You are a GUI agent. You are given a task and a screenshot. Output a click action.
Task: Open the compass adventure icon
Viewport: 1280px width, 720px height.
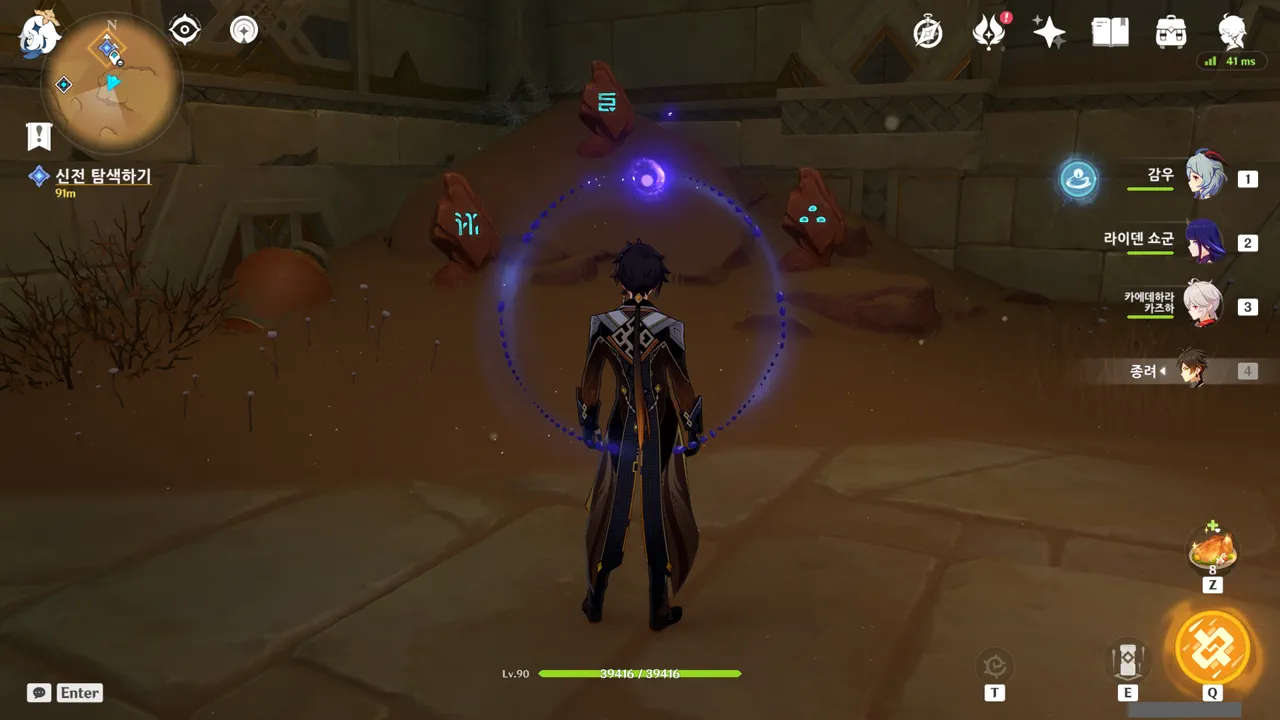pyautogui.click(x=928, y=32)
